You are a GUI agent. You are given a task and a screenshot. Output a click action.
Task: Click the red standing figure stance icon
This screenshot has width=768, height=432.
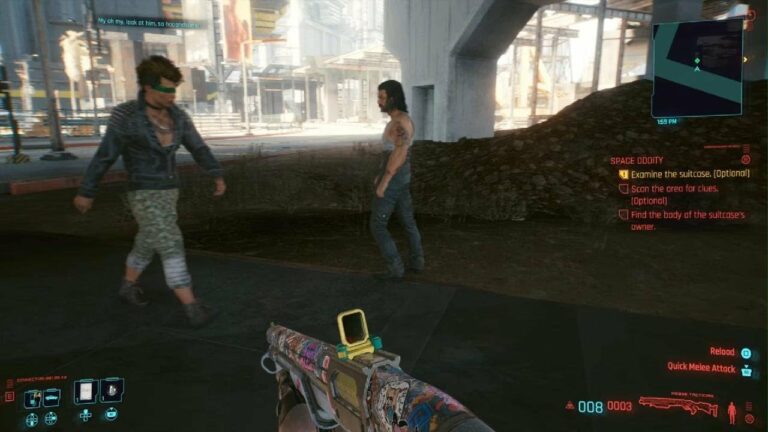coord(732,410)
